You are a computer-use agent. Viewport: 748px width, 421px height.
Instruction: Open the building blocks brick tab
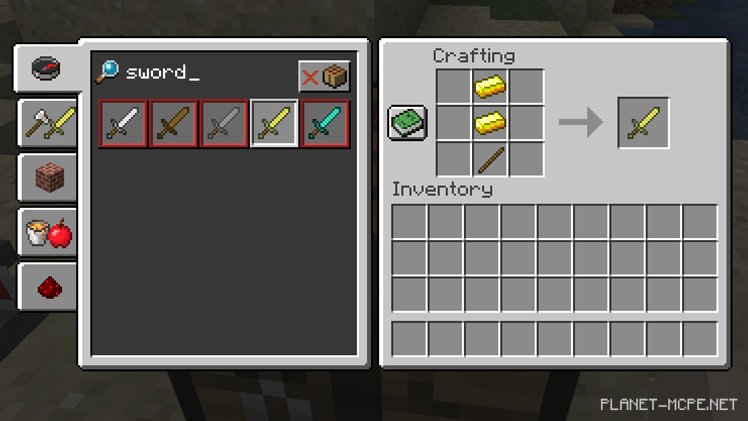click(x=50, y=179)
